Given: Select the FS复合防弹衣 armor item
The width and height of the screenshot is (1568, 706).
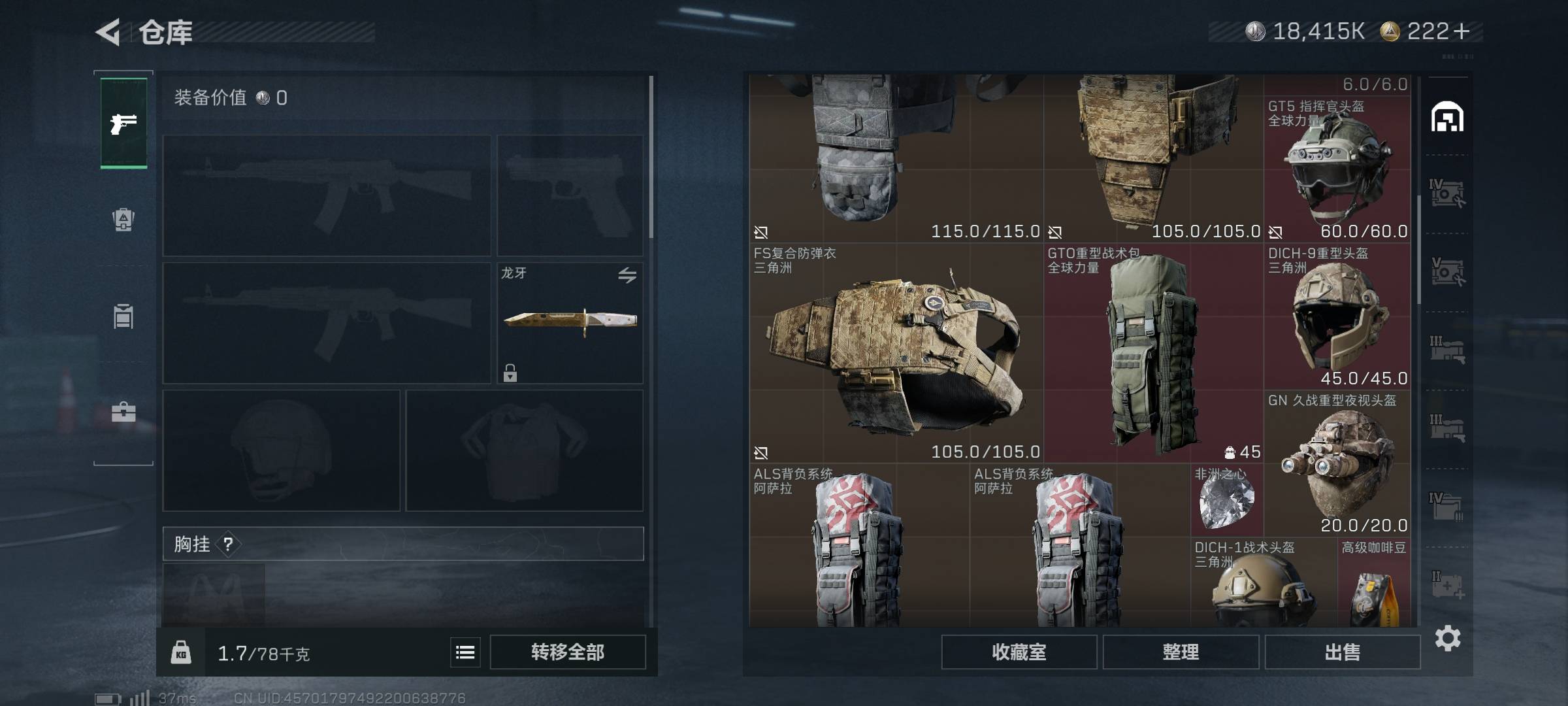Looking at the screenshot, I should coord(895,353).
